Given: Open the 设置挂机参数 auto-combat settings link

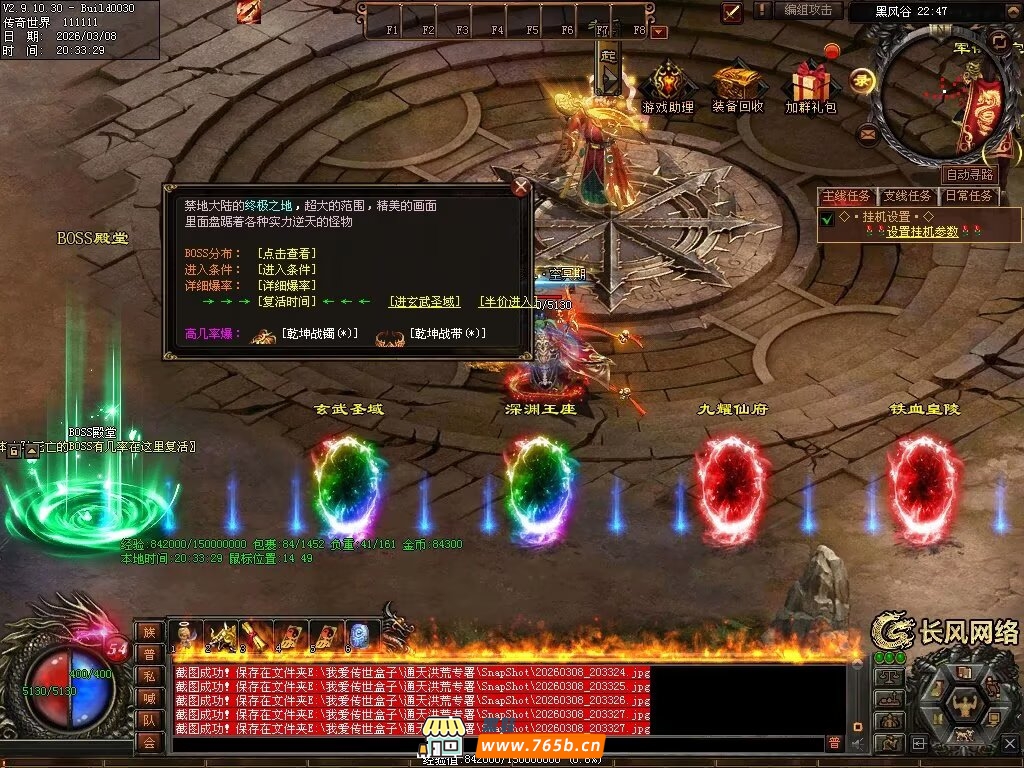Looking at the screenshot, I should 922,231.
